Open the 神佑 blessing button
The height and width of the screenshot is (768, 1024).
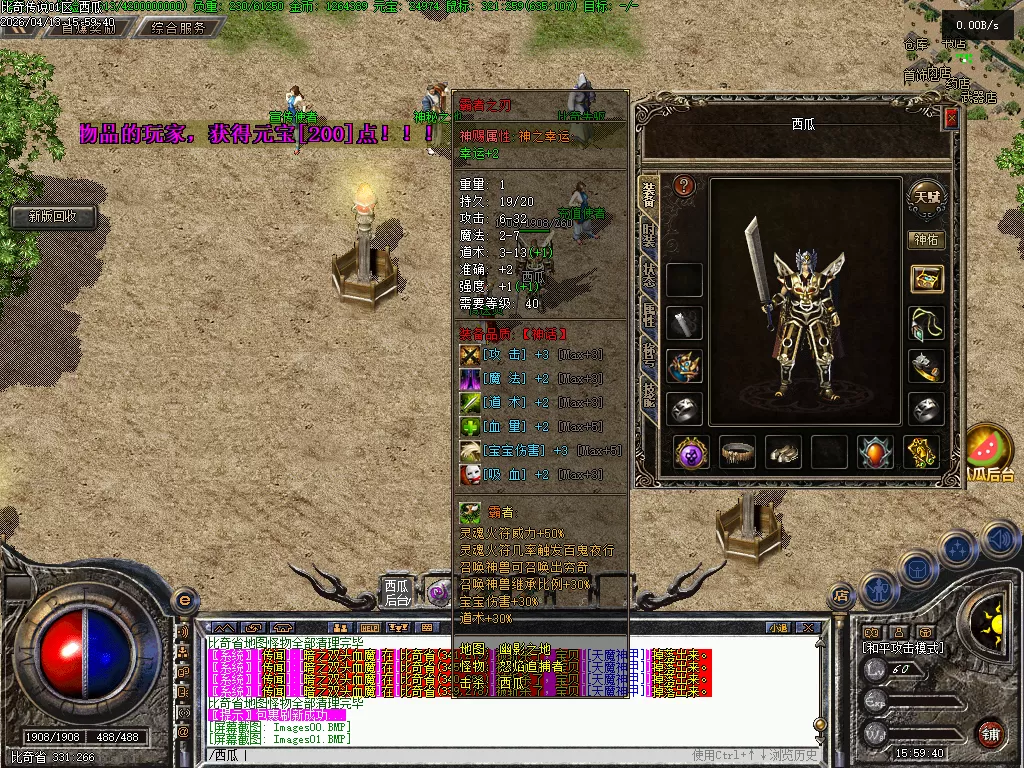(926, 240)
